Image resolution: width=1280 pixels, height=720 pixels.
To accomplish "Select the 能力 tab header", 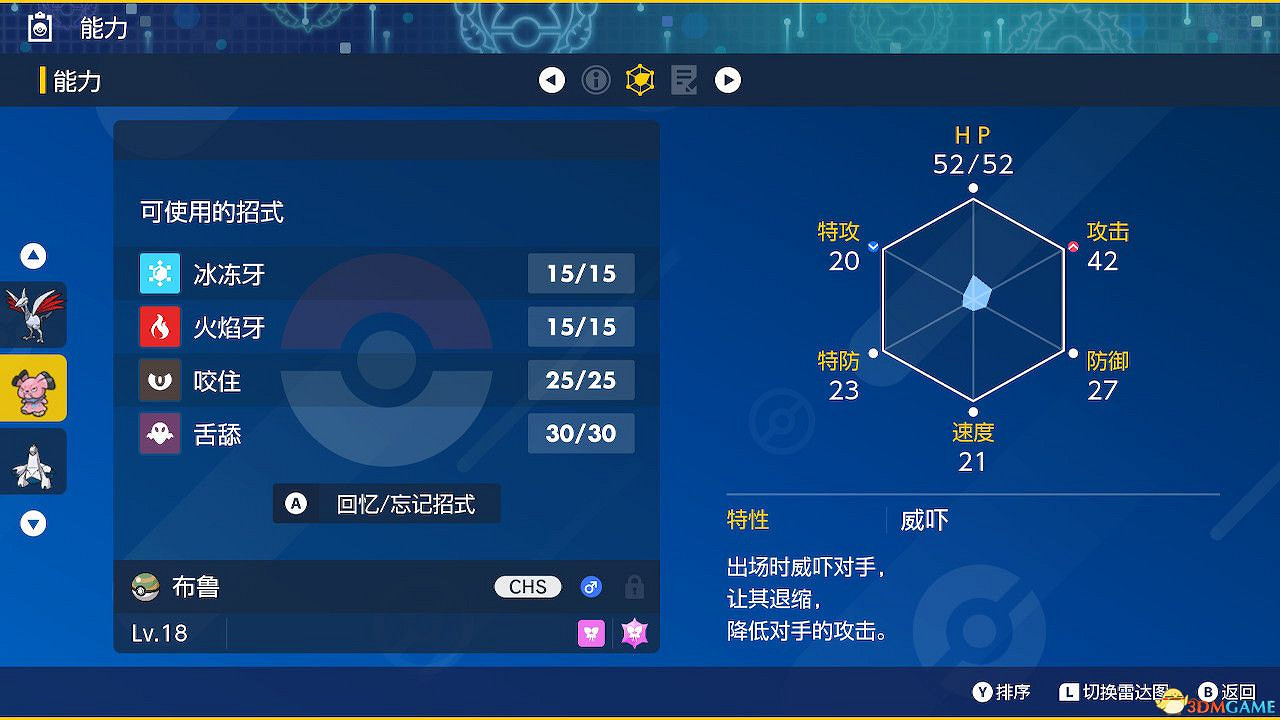I will pos(73,80).
